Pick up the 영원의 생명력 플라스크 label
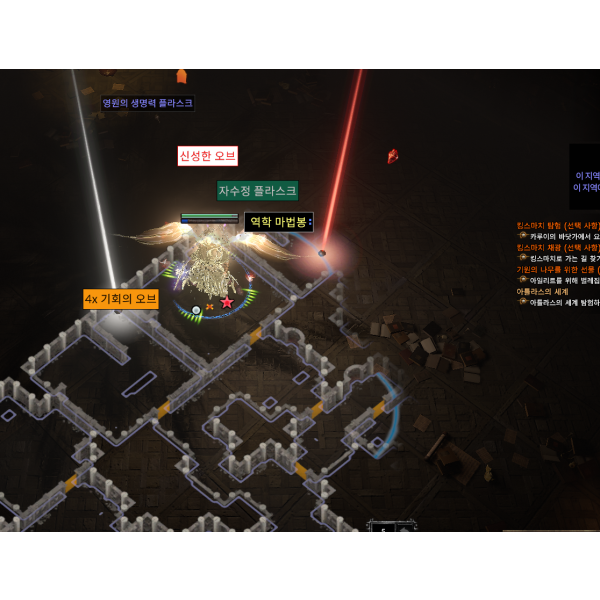Screen dimensions: 600x600 tap(147, 103)
